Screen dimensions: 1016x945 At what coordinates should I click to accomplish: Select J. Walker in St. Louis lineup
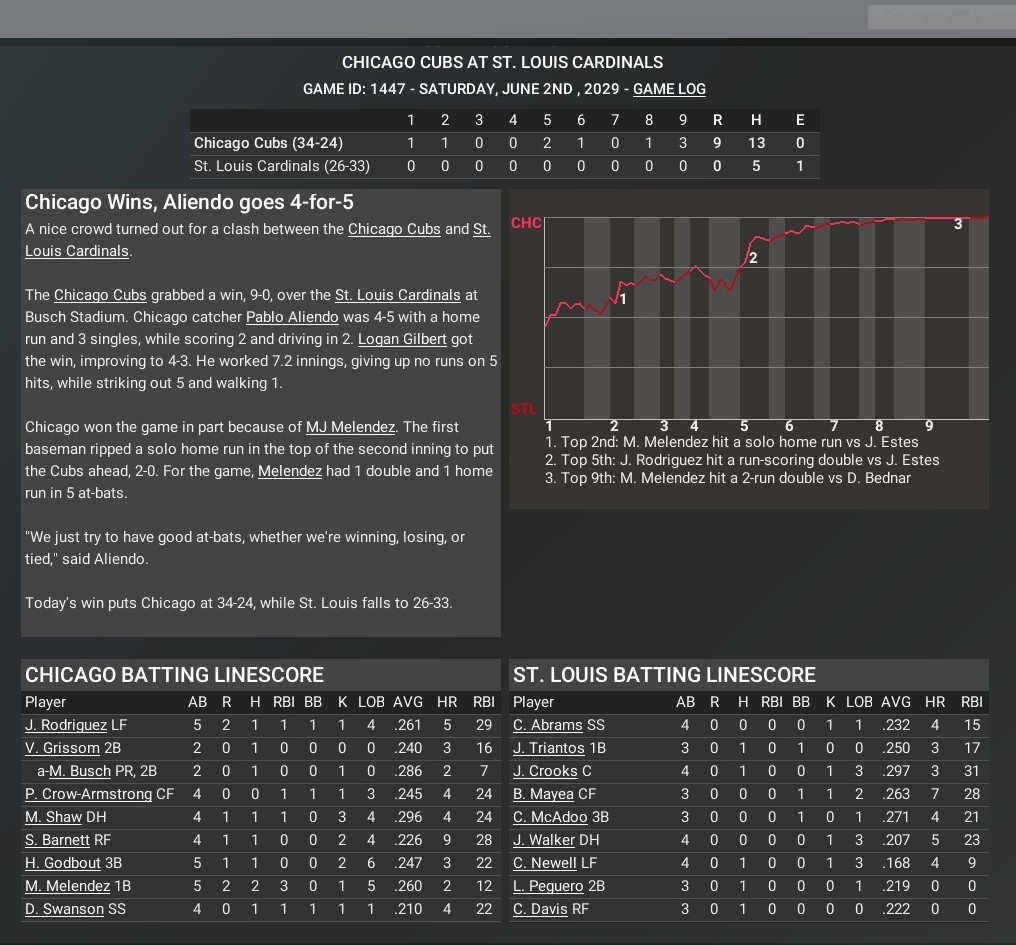pos(544,840)
